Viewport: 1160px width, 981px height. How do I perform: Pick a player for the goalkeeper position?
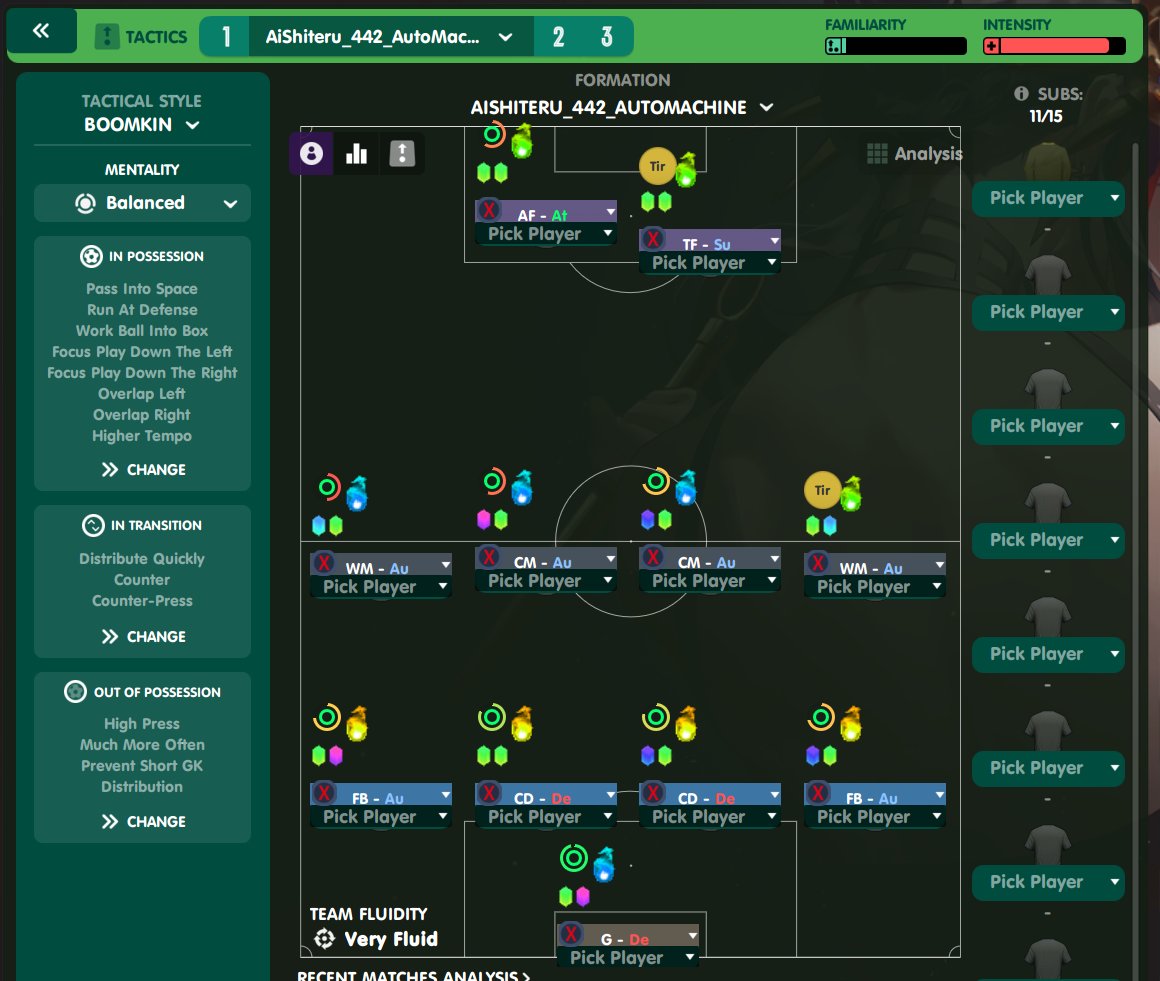tap(627, 958)
